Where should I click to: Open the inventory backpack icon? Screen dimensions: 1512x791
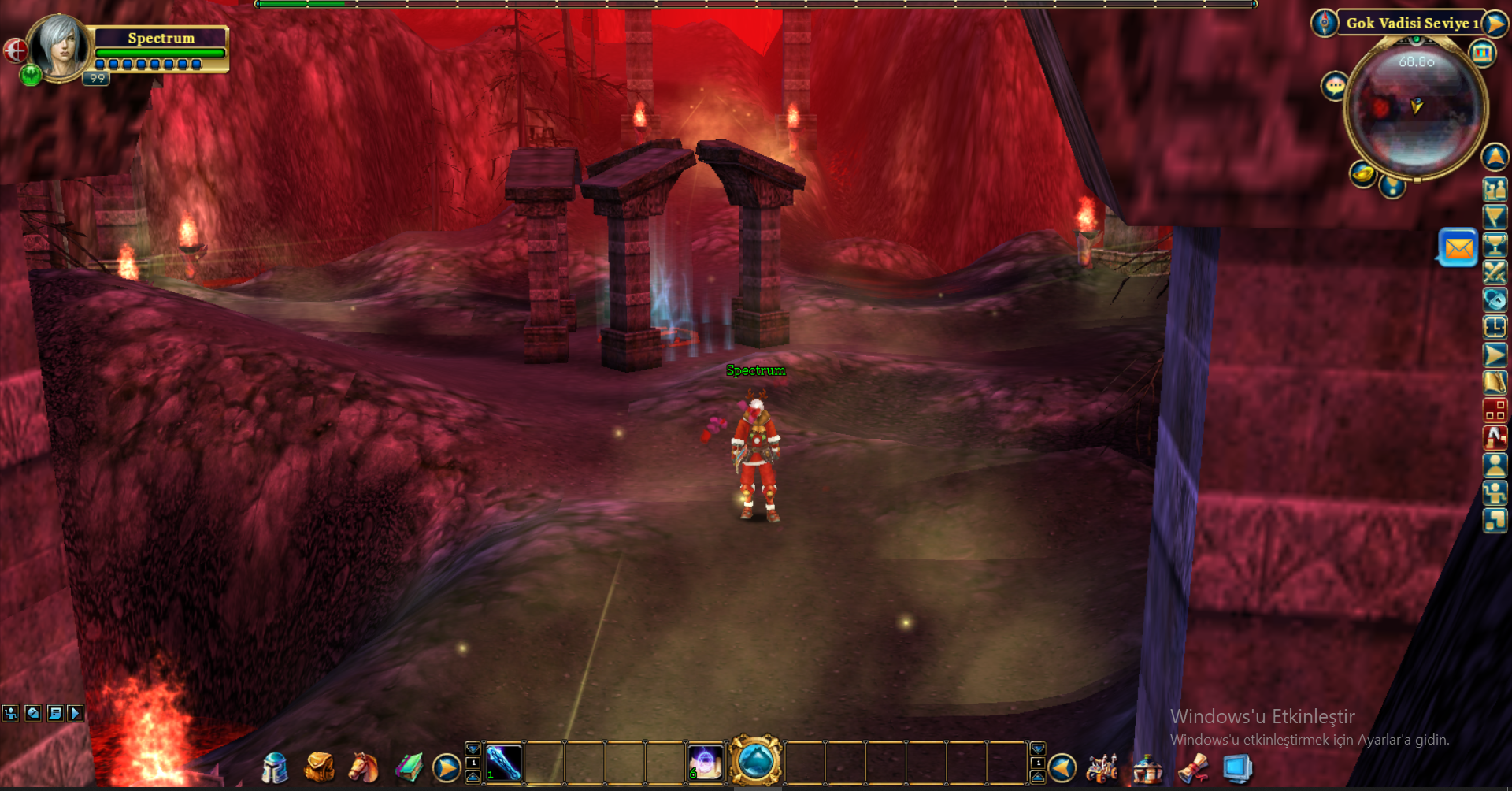[317, 767]
